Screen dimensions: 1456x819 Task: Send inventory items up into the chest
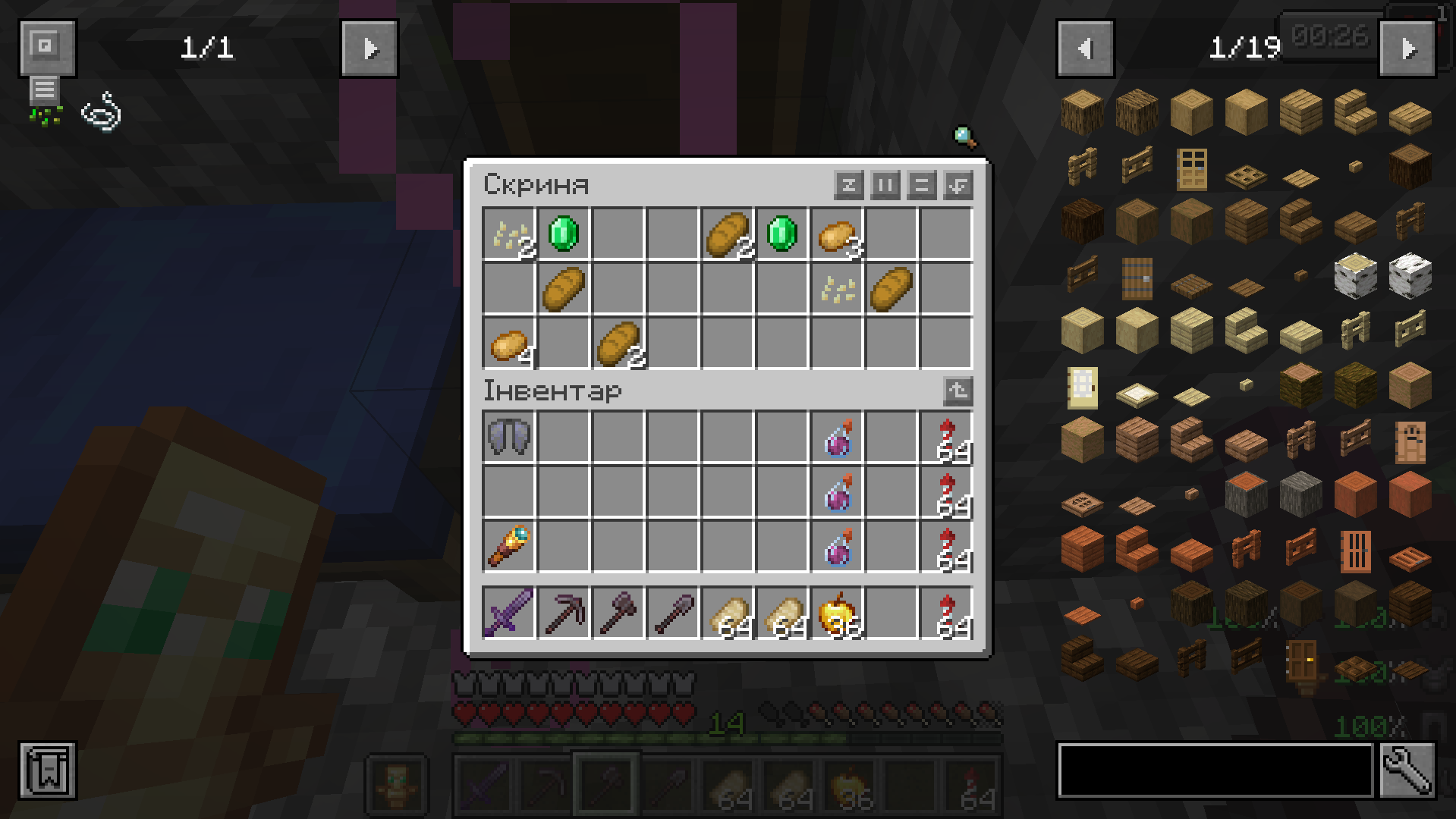(958, 391)
